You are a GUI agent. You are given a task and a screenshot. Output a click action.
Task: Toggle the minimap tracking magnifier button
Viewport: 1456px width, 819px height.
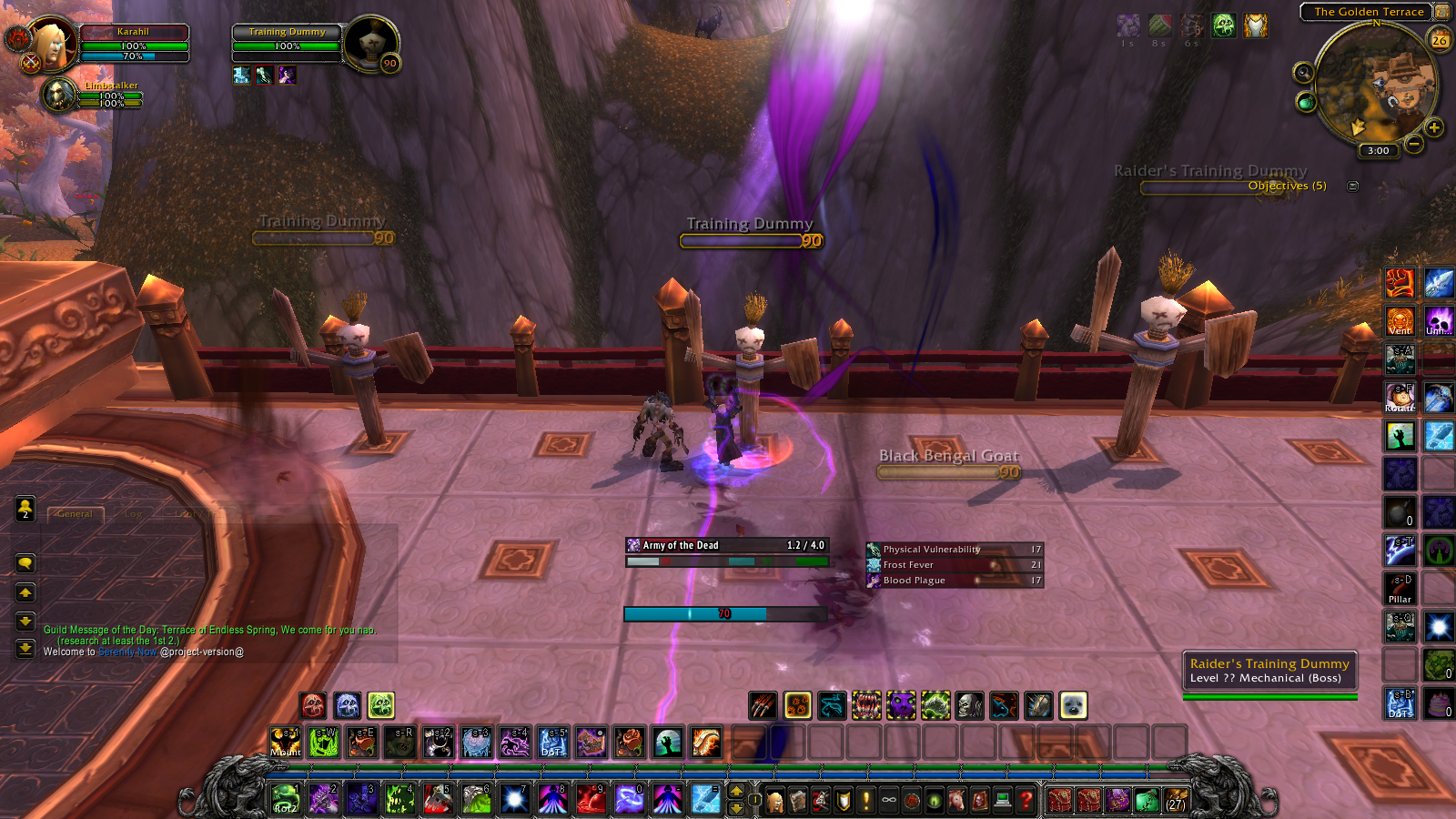[1304, 73]
